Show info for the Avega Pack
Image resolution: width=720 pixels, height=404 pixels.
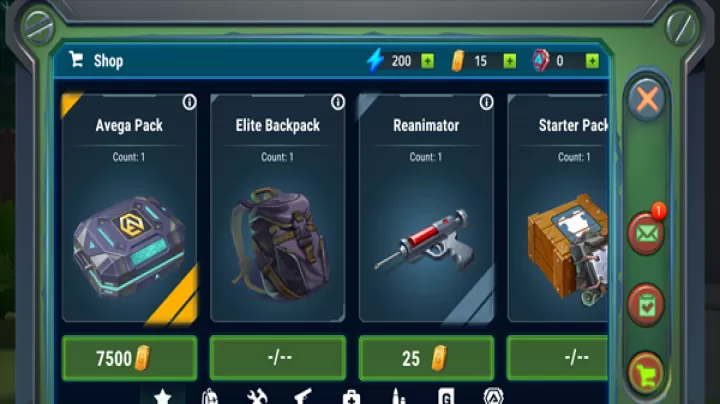coord(190,102)
